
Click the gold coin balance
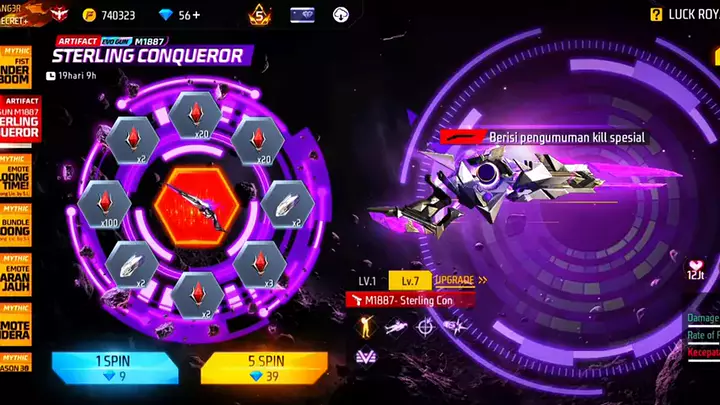(112, 15)
